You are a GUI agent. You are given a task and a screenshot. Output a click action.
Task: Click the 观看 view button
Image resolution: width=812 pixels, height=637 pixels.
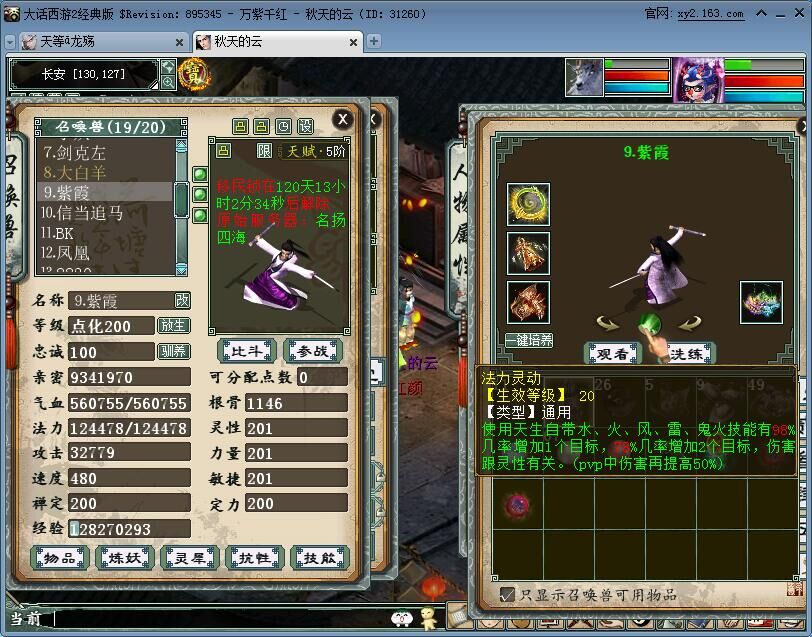pyautogui.click(x=613, y=353)
